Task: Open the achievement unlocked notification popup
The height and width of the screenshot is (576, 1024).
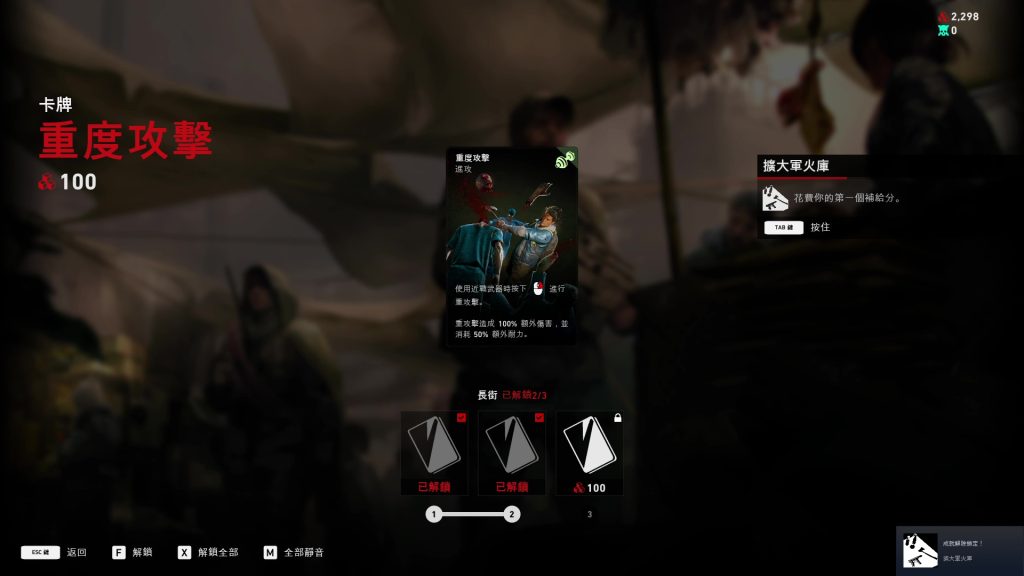Action: click(x=959, y=550)
